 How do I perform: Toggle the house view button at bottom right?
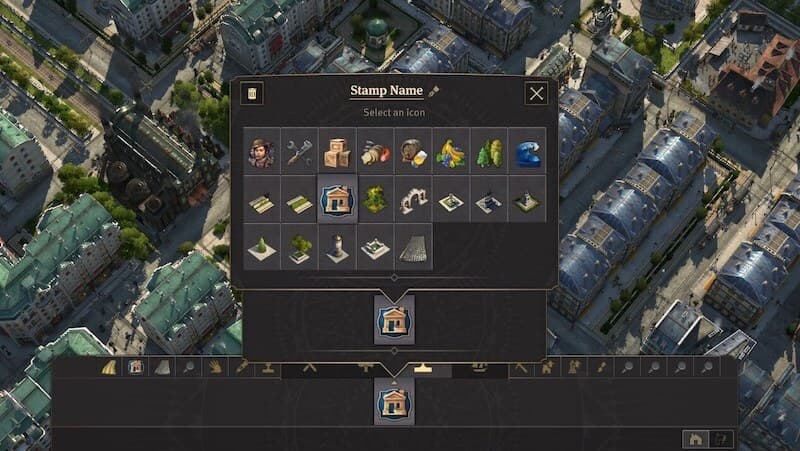click(x=695, y=438)
